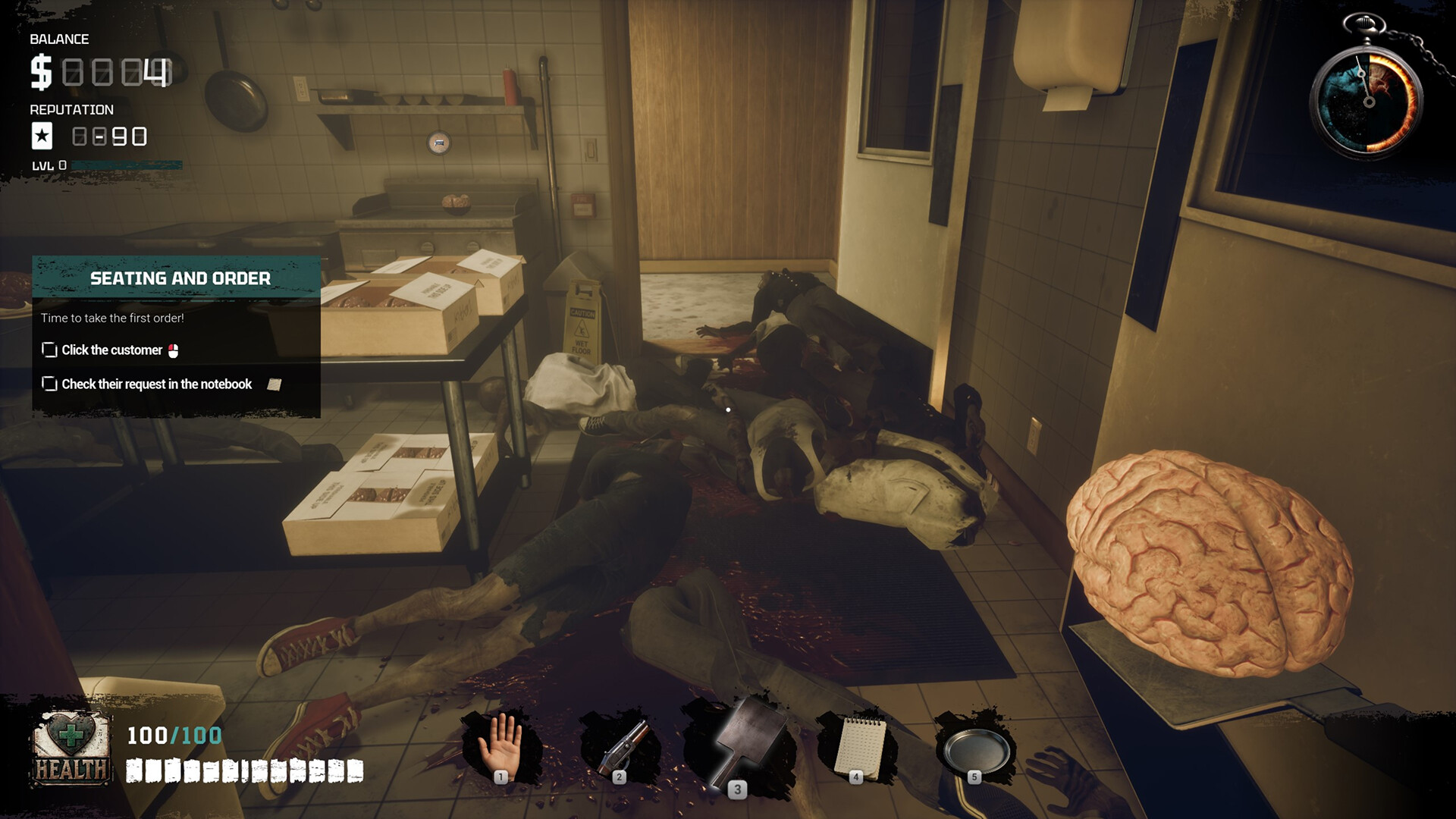Expand the SEATING AND ORDER tutorial panel
The width and height of the screenshot is (1456, 819).
(180, 278)
